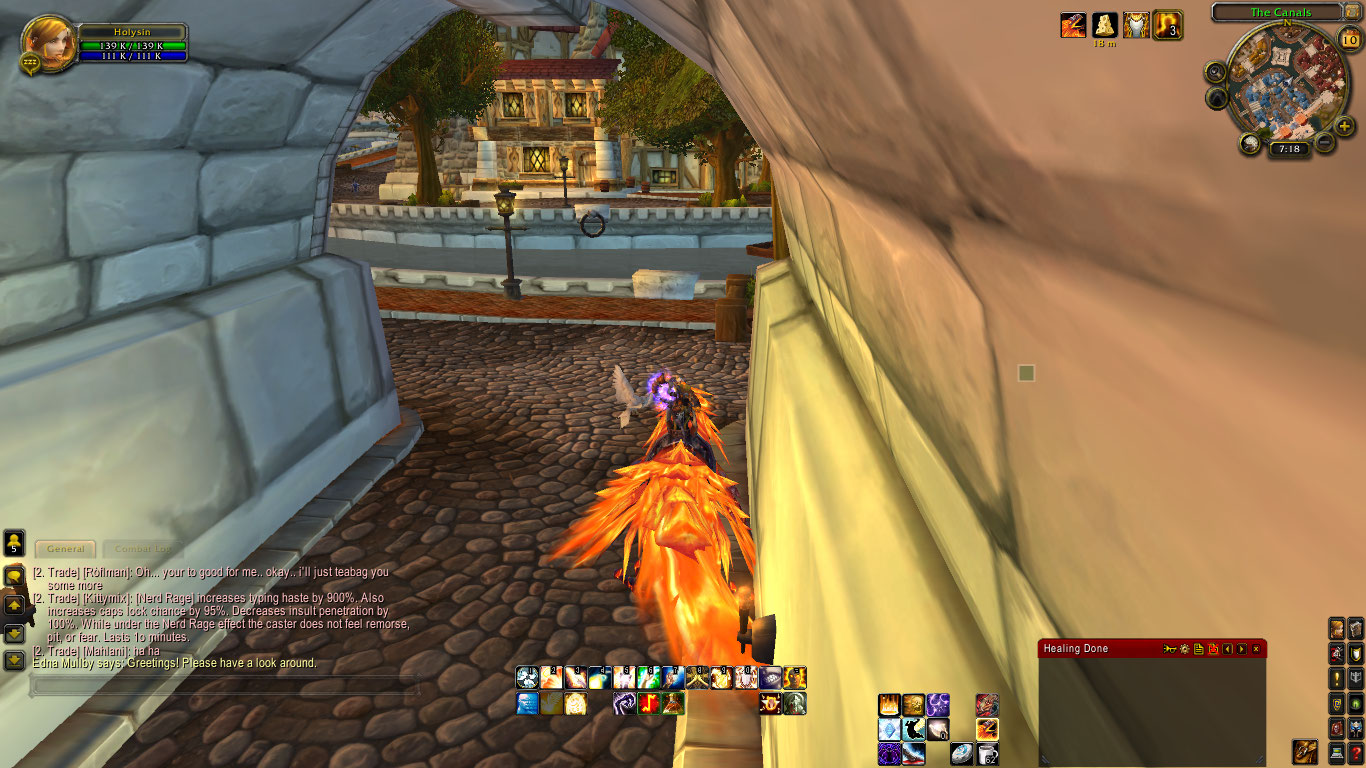Open the red question mark help menu
1366x768 pixels.
pyautogui.click(x=1355, y=753)
